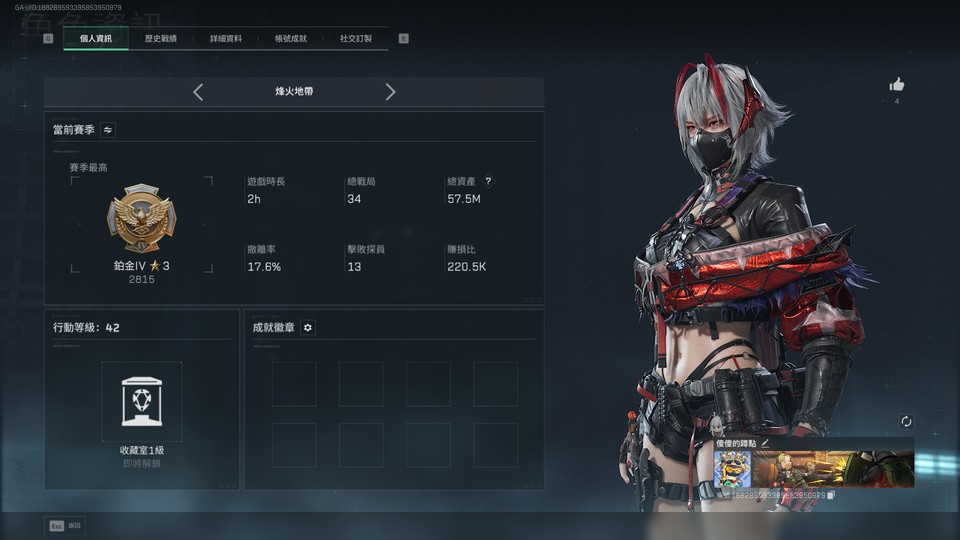Image resolution: width=960 pixels, height=540 pixels.
Task: Show the 帳號成就 tab
Action: point(291,39)
